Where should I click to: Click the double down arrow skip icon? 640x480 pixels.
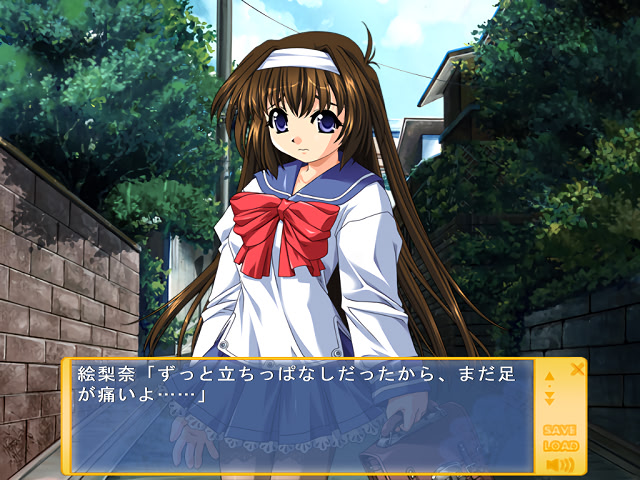click(x=549, y=398)
